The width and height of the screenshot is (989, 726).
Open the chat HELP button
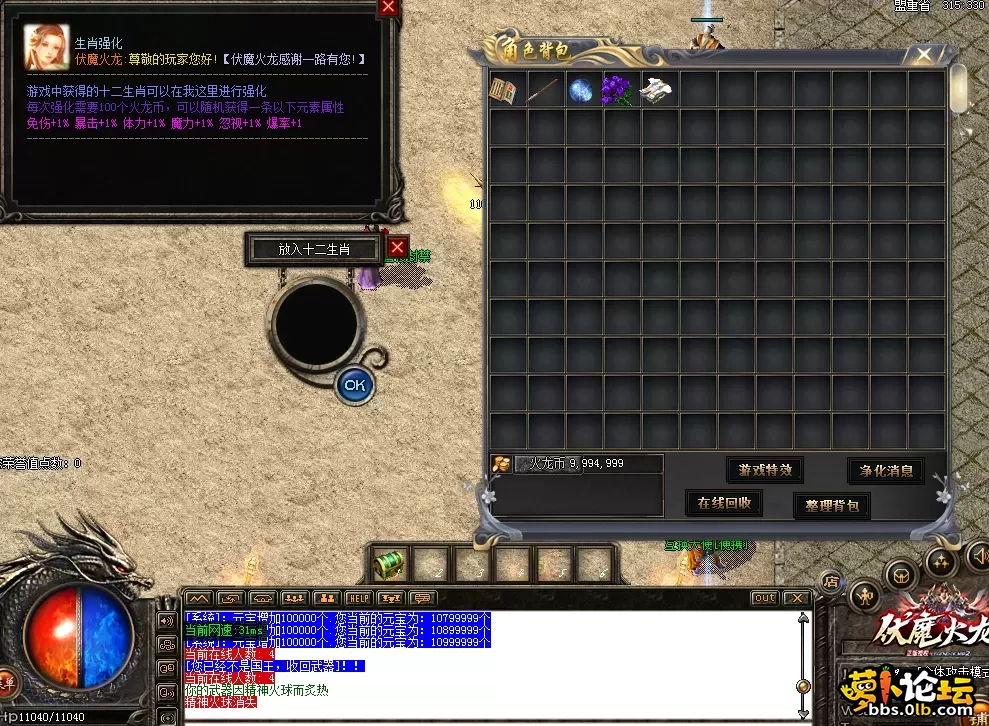point(358,598)
